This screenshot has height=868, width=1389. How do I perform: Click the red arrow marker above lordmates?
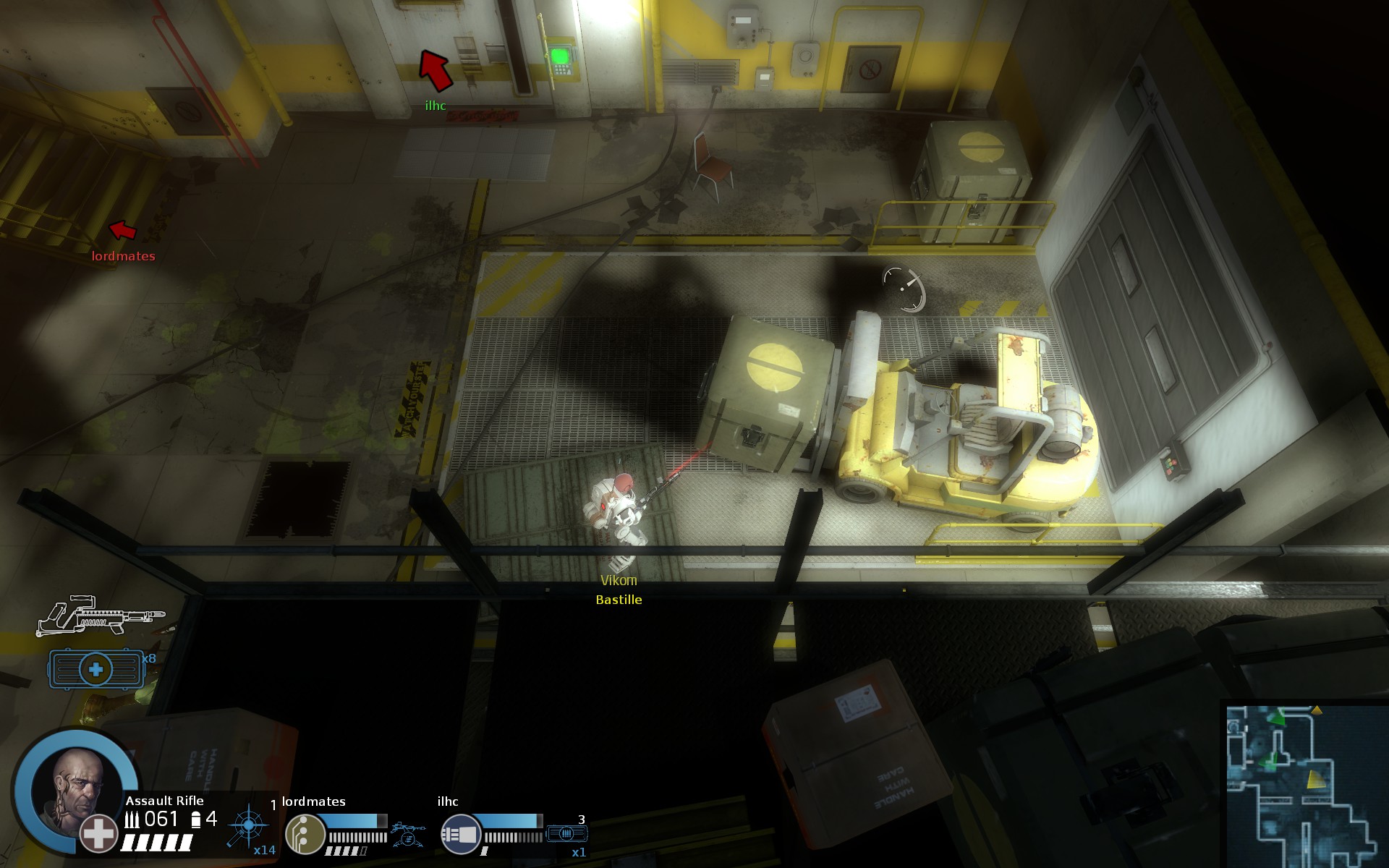click(x=123, y=230)
